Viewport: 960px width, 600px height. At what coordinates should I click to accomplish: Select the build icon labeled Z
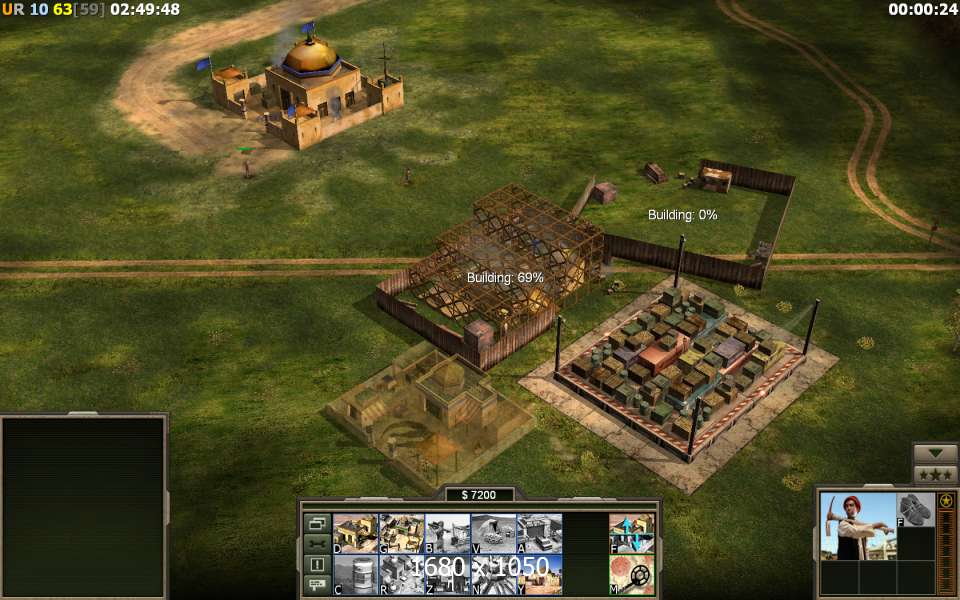coord(447,575)
